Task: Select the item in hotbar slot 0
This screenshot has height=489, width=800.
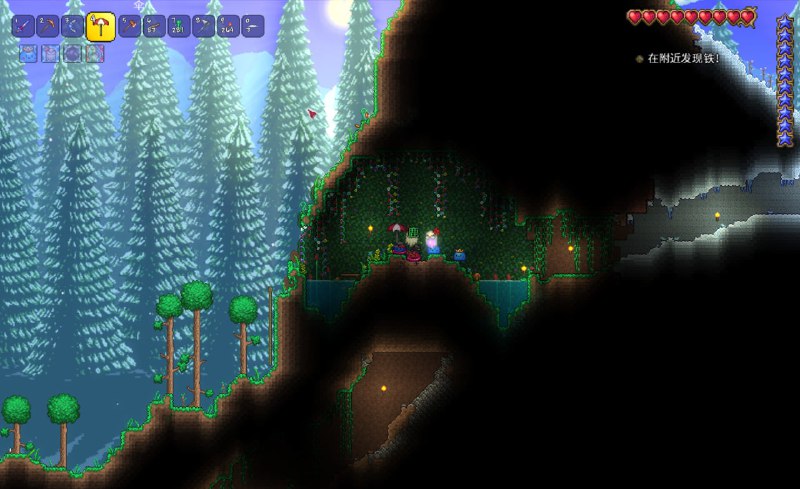Action: pos(253,26)
